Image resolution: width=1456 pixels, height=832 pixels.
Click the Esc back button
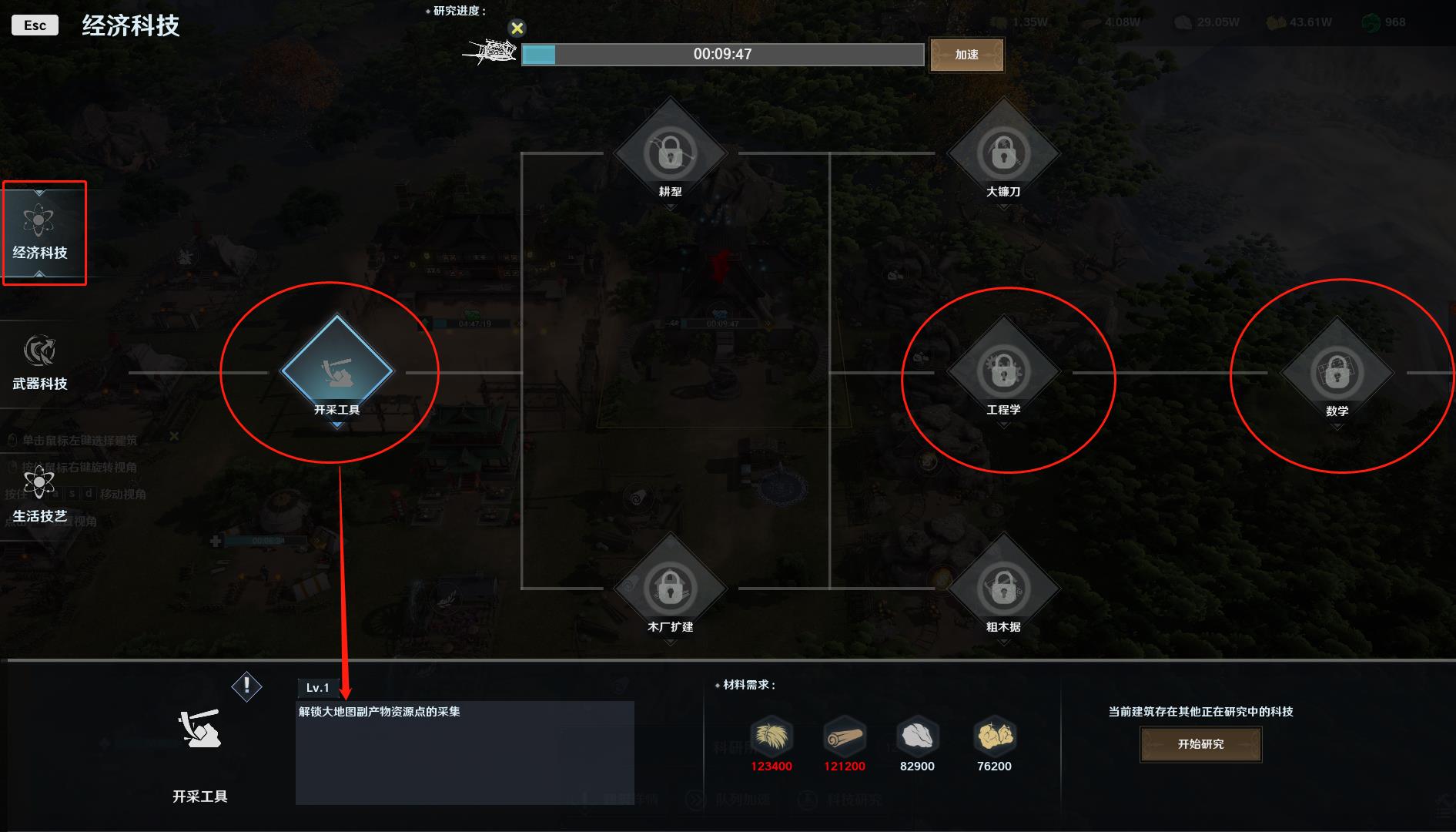(35, 25)
